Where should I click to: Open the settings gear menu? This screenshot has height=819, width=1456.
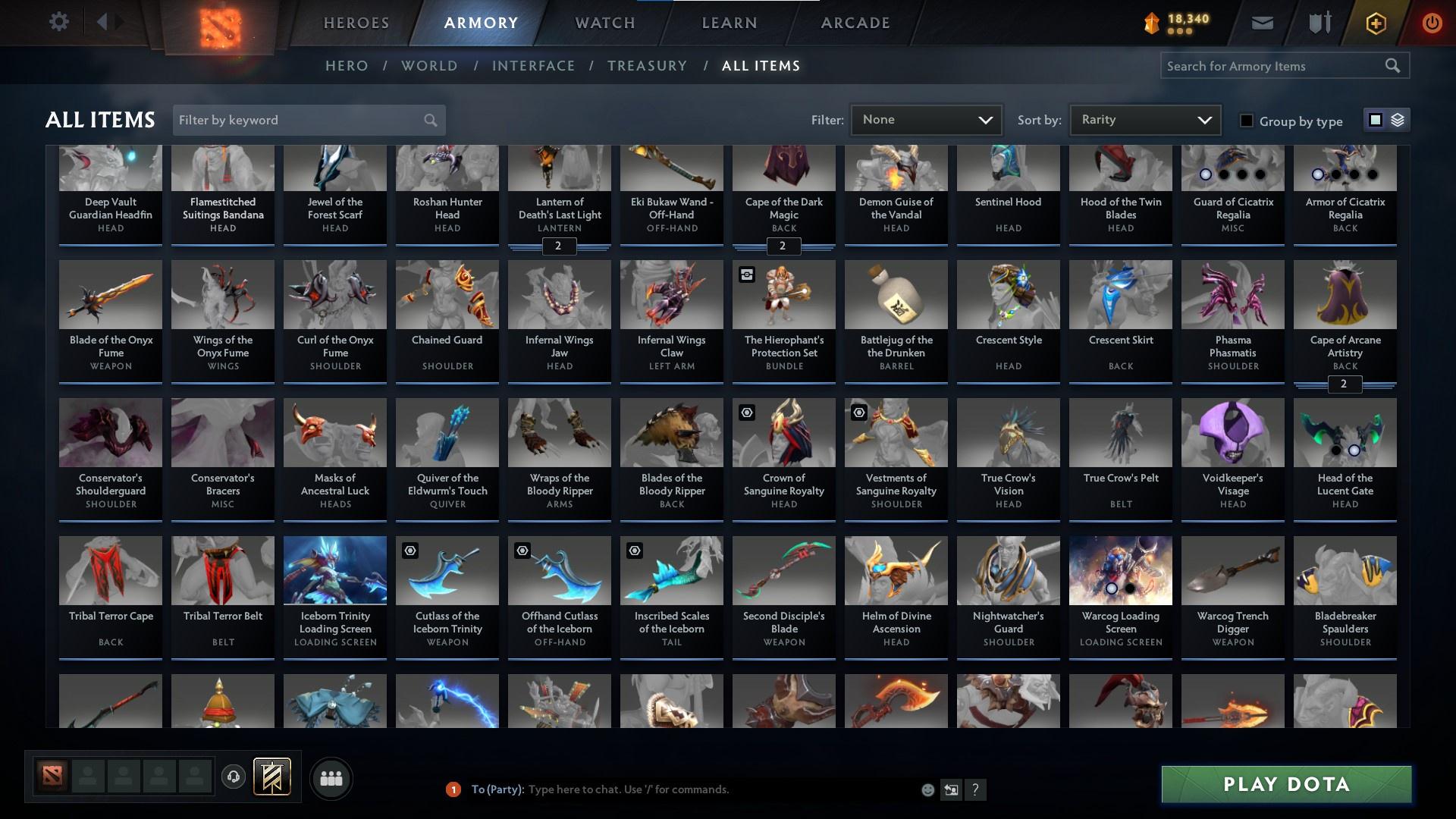(59, 21)
